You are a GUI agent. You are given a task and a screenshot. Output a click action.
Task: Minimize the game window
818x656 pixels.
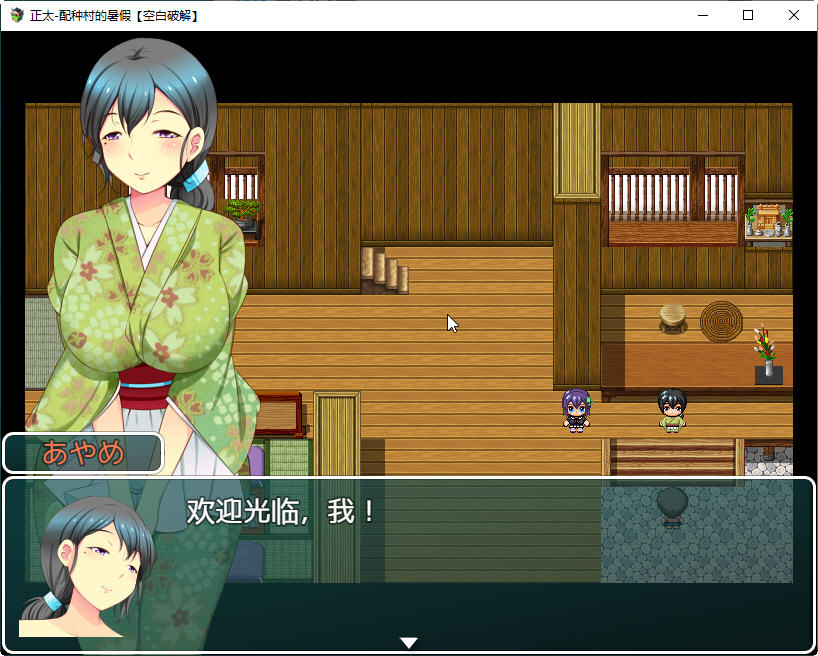[702, 15]
